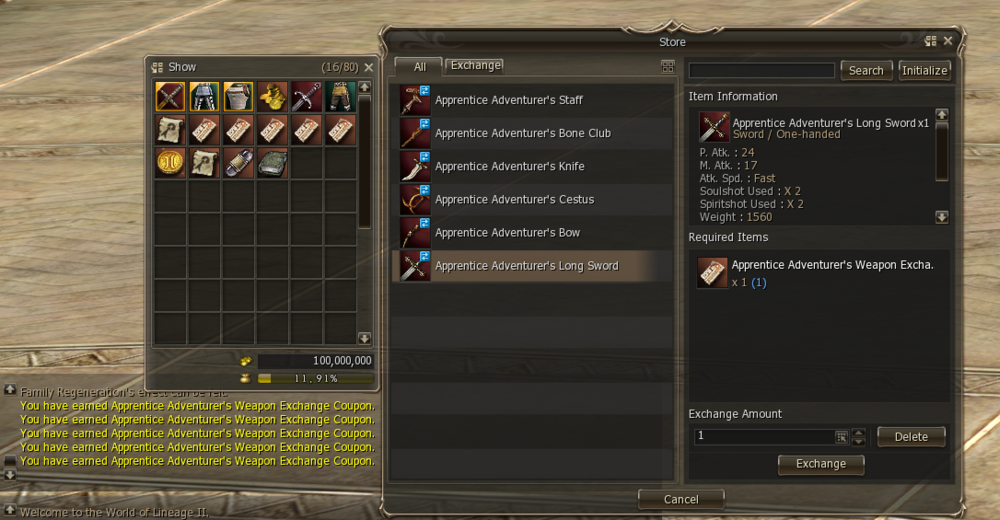Switch to the All tab
This screenshot has height=520, width=1000.
[420, 67]
